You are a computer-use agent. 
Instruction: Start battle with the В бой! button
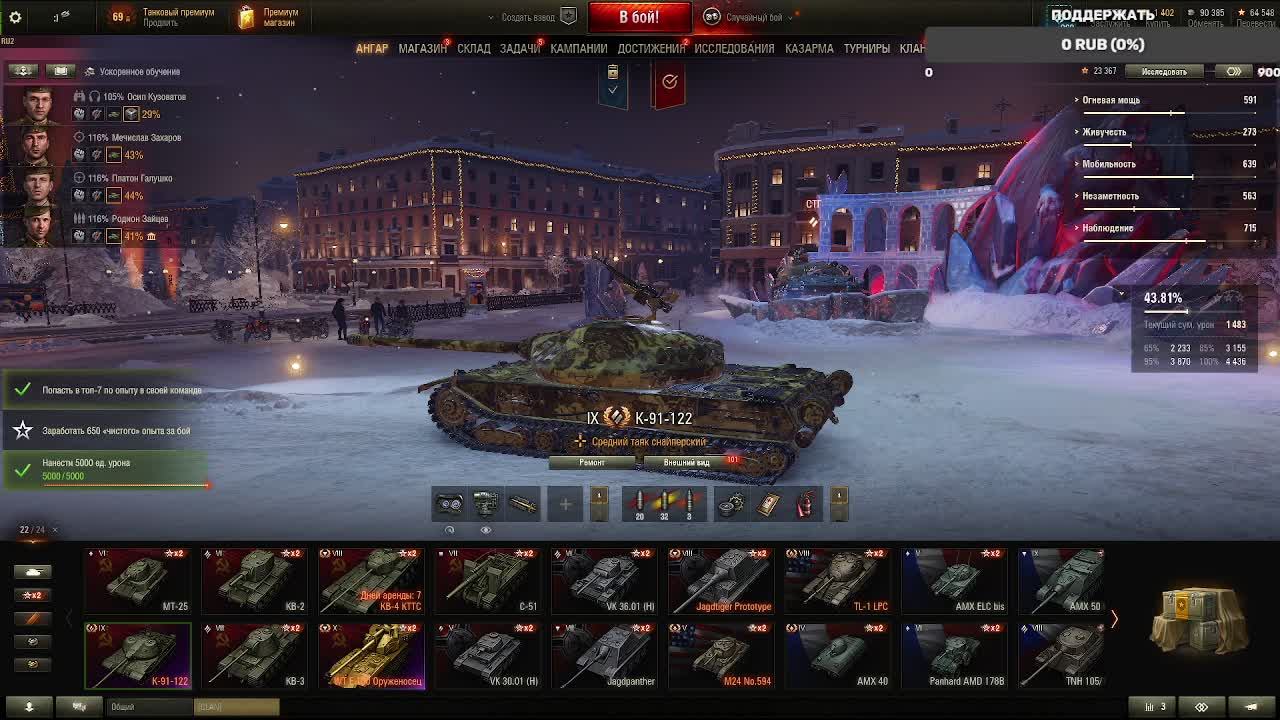[x=638, y=17]
